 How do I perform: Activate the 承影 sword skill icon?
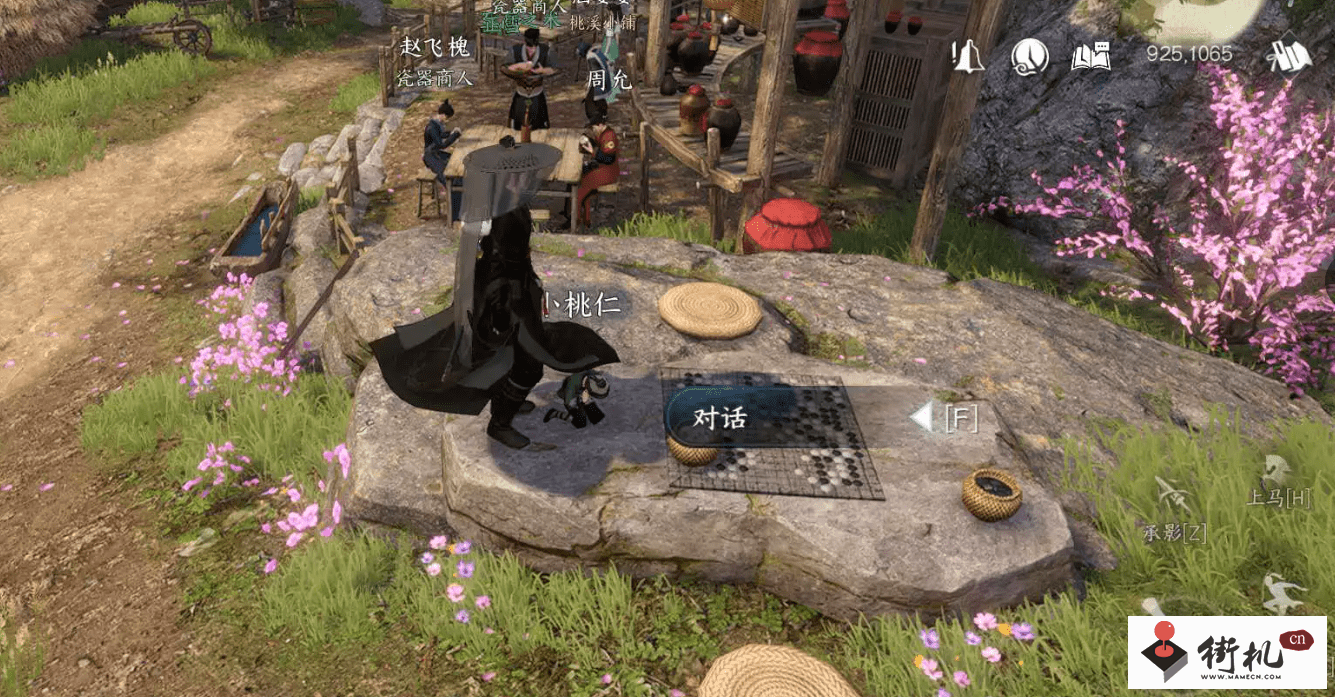tap(1172, 497)
